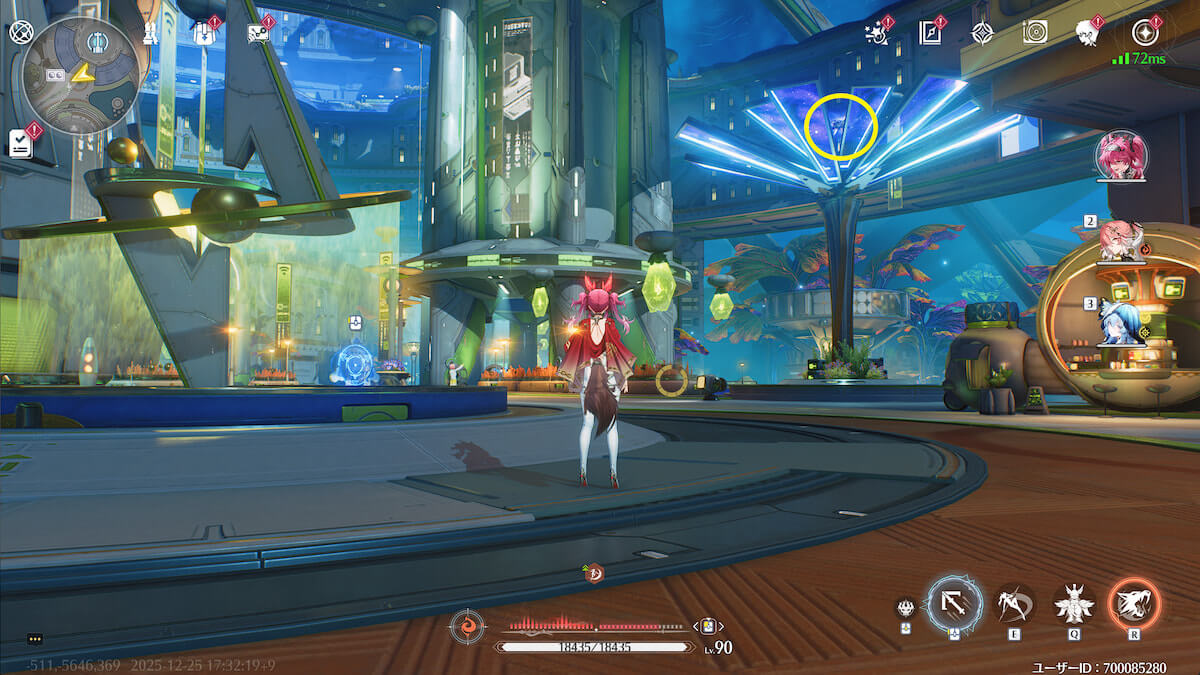This screenshot has height=675, width=1200.
Task: Open the chat bubble route icon
Action: coord(258,33)
